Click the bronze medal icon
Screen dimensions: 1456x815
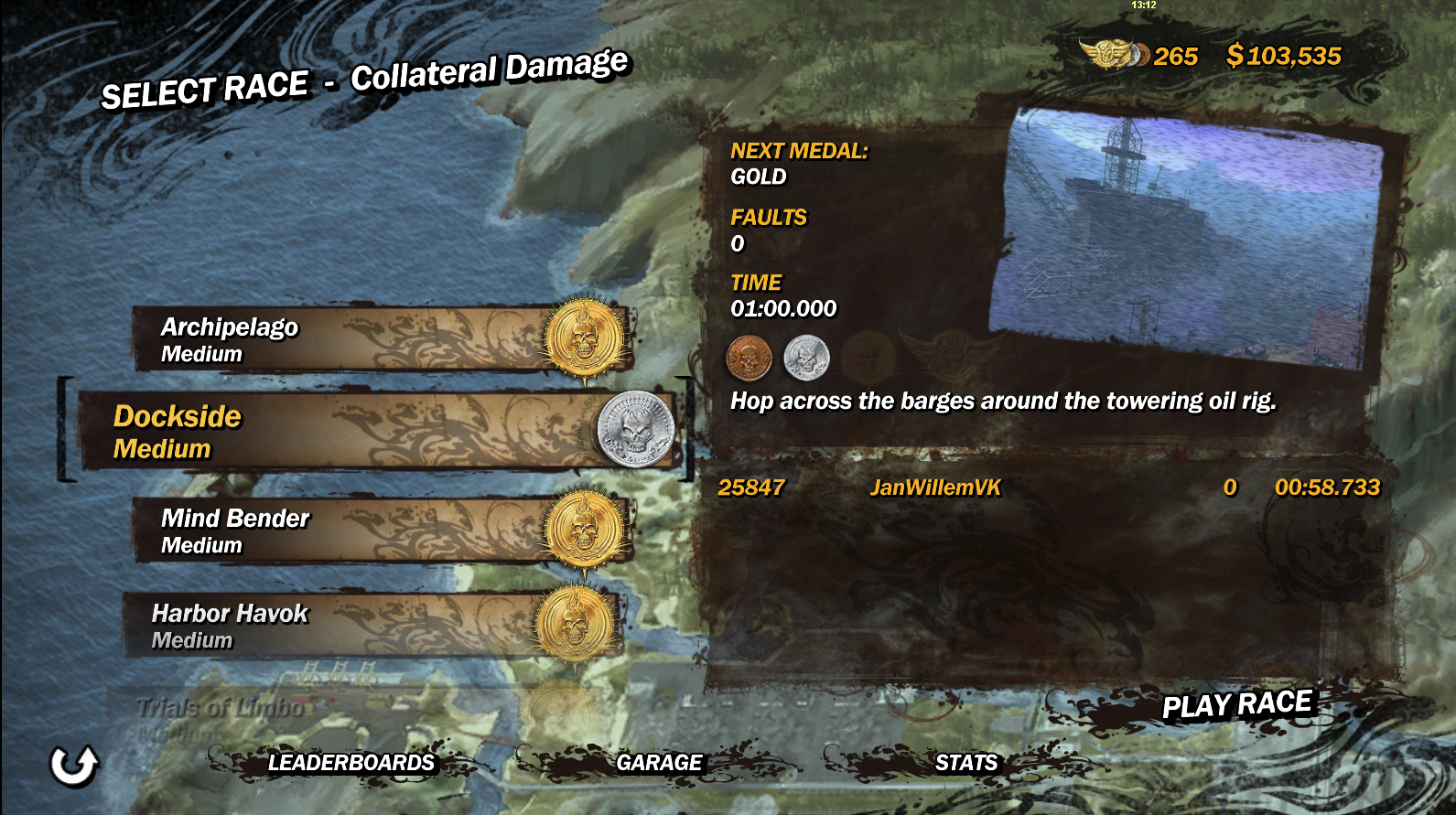tap(749, 358)
